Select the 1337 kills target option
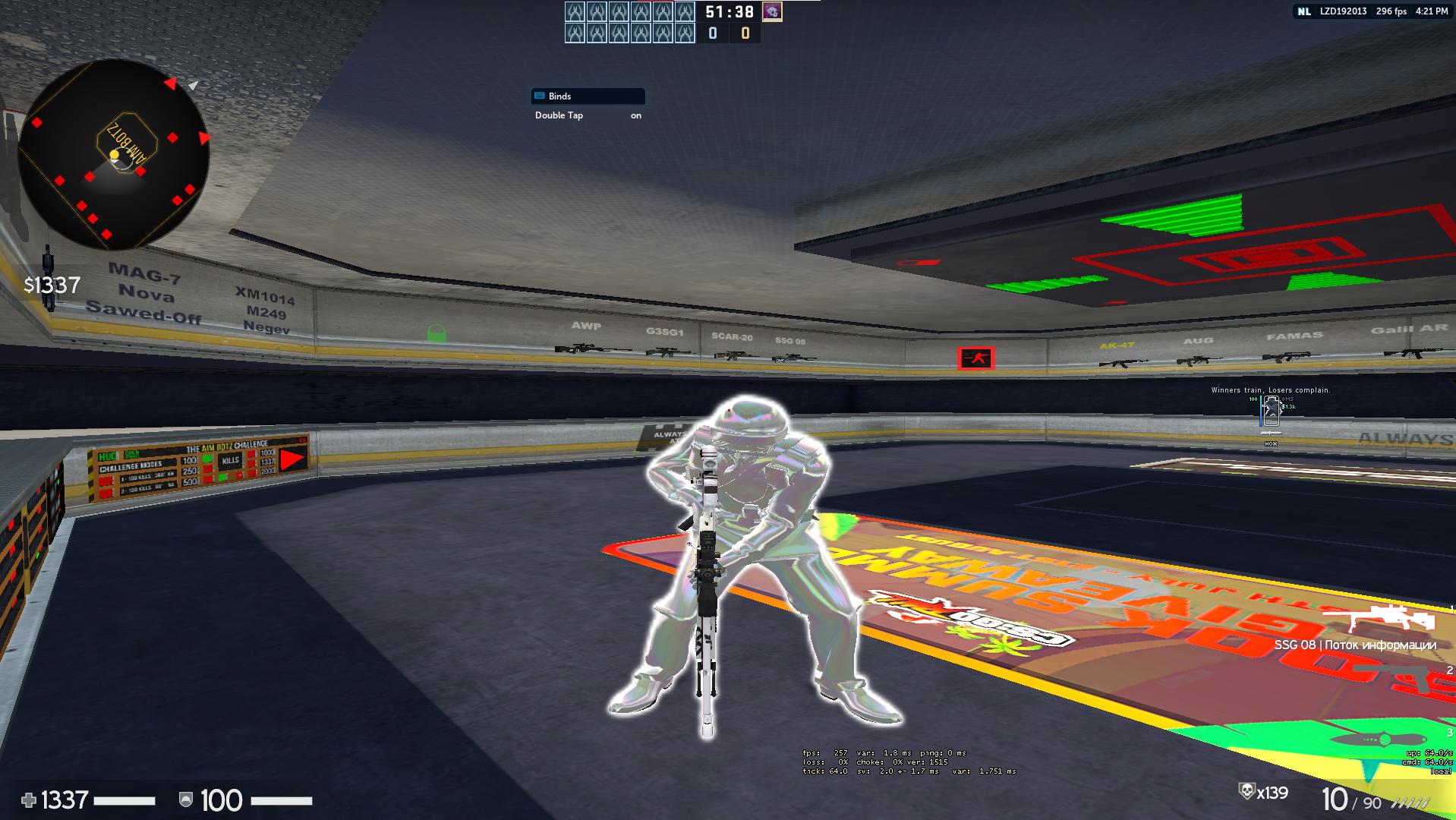The width and height of the screenshot is (1456, 820). pos(266,462)
